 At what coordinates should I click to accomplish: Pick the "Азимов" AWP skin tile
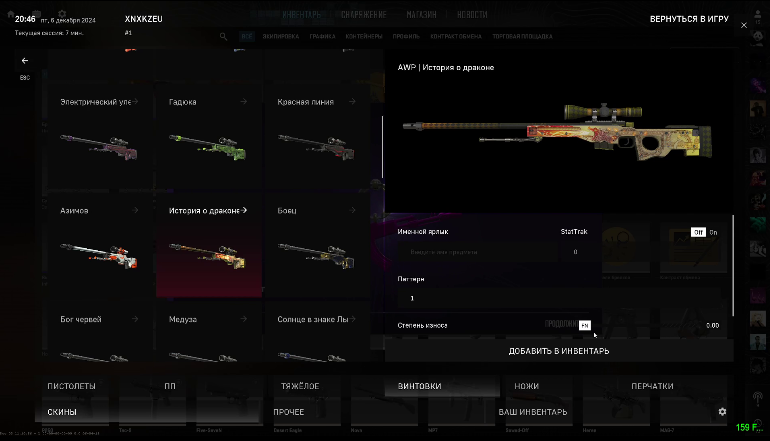[97, 243]
